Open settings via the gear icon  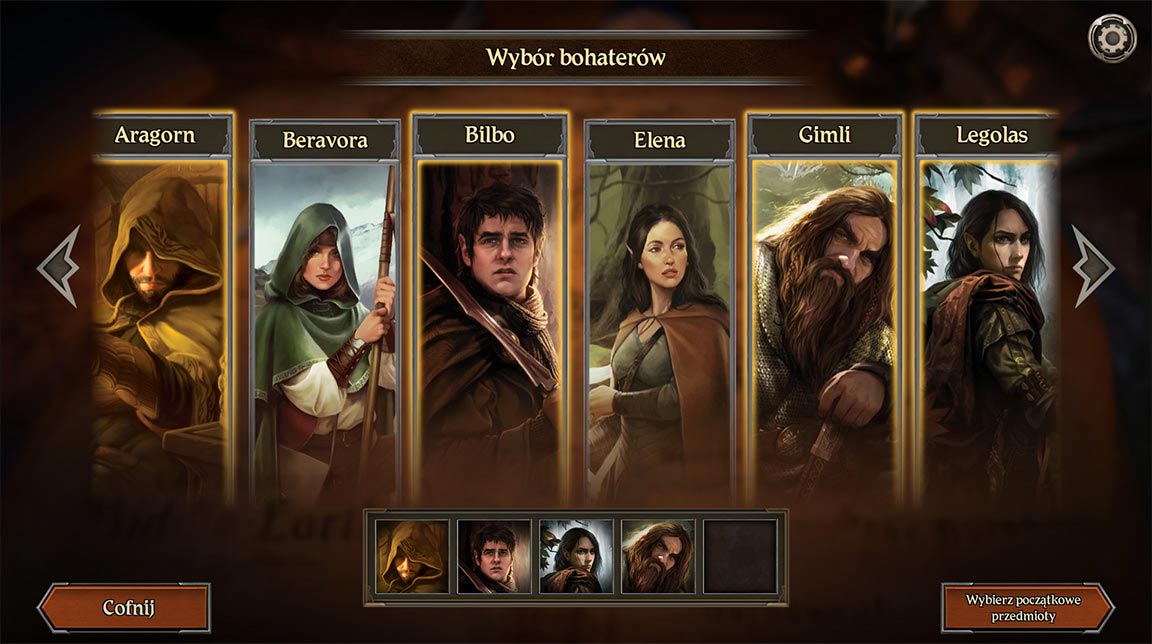pyautogui.click(x=1112, y=39)
